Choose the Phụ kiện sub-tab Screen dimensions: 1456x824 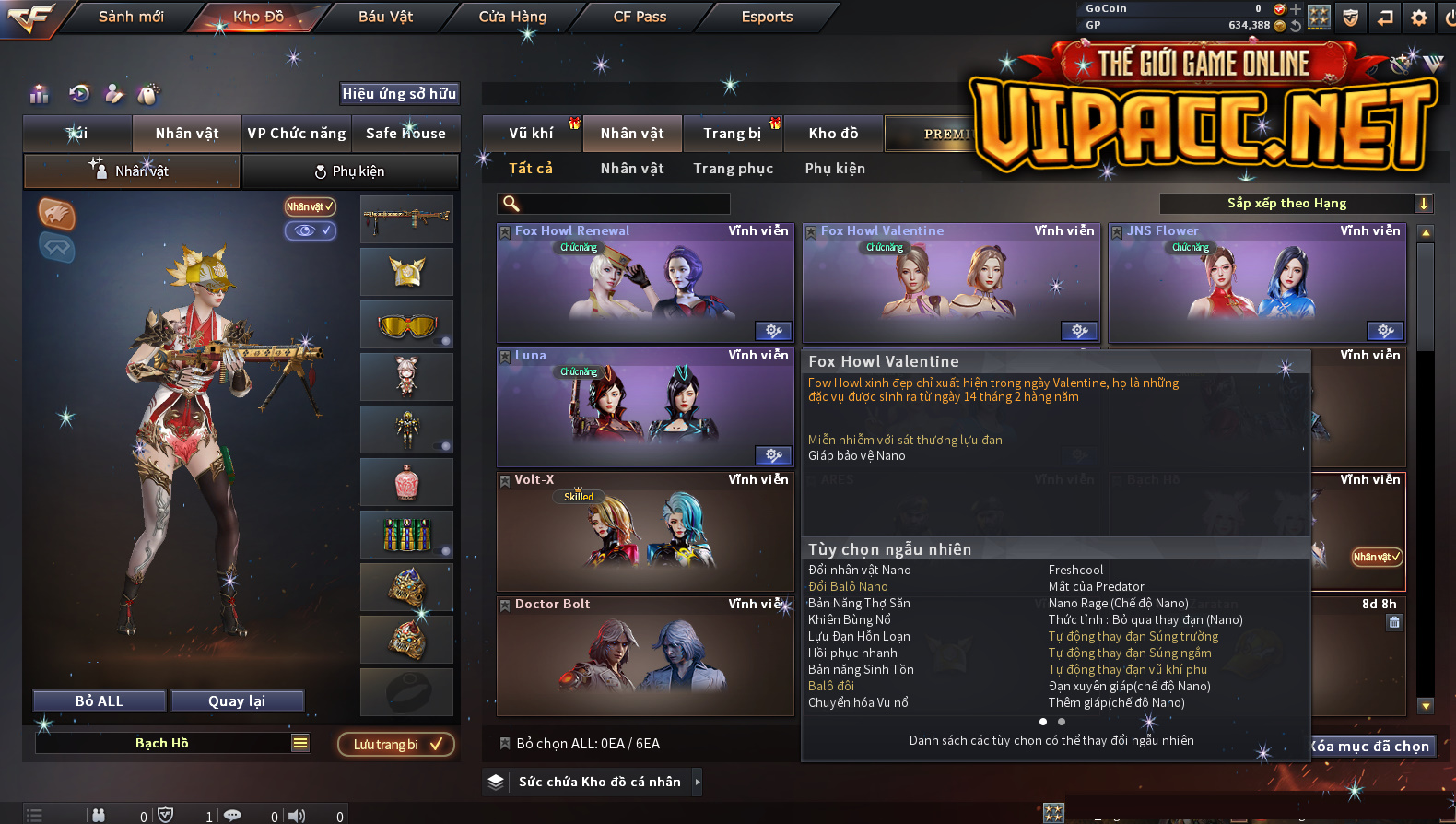click(350, 171)
